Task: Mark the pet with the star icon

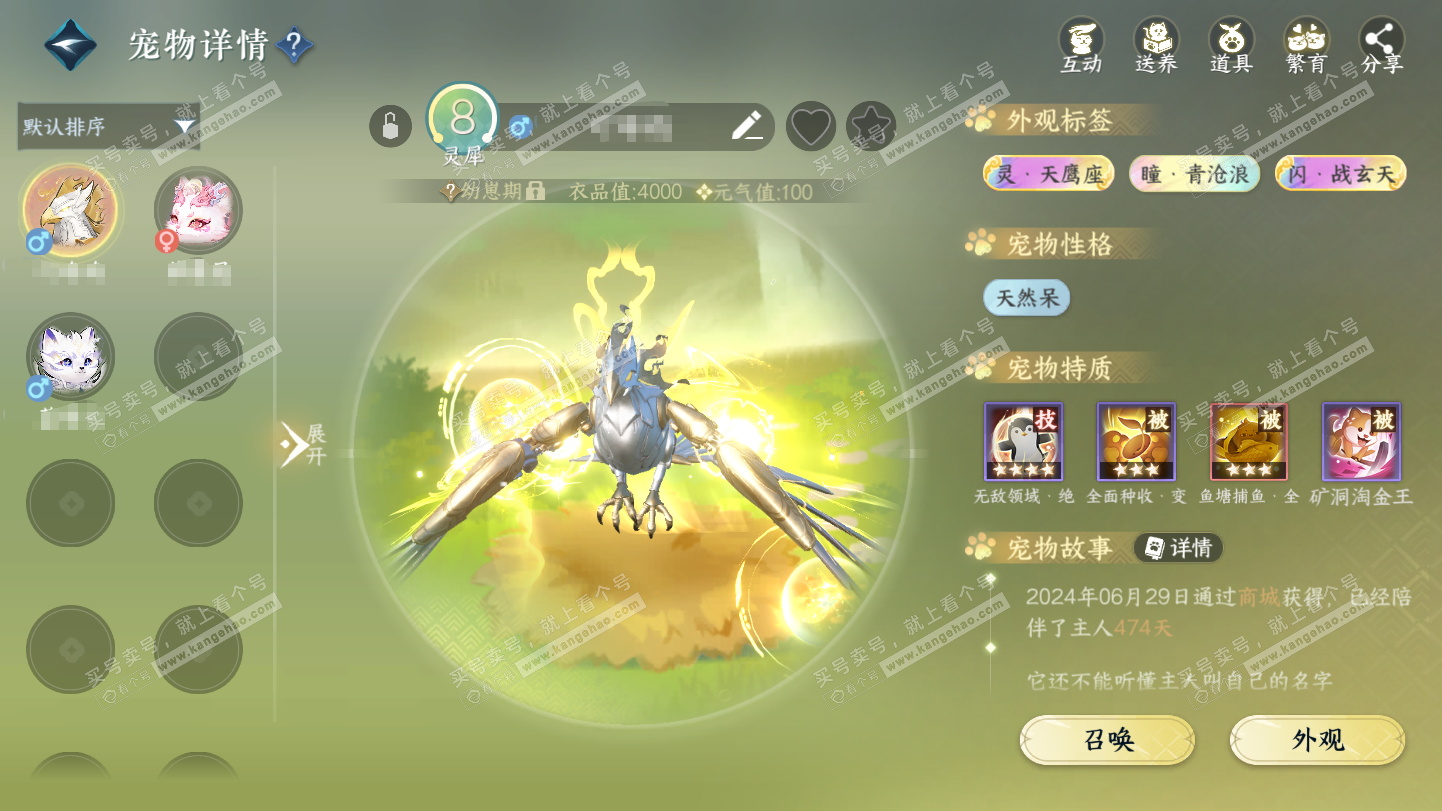Action: [x=870, y=127]
